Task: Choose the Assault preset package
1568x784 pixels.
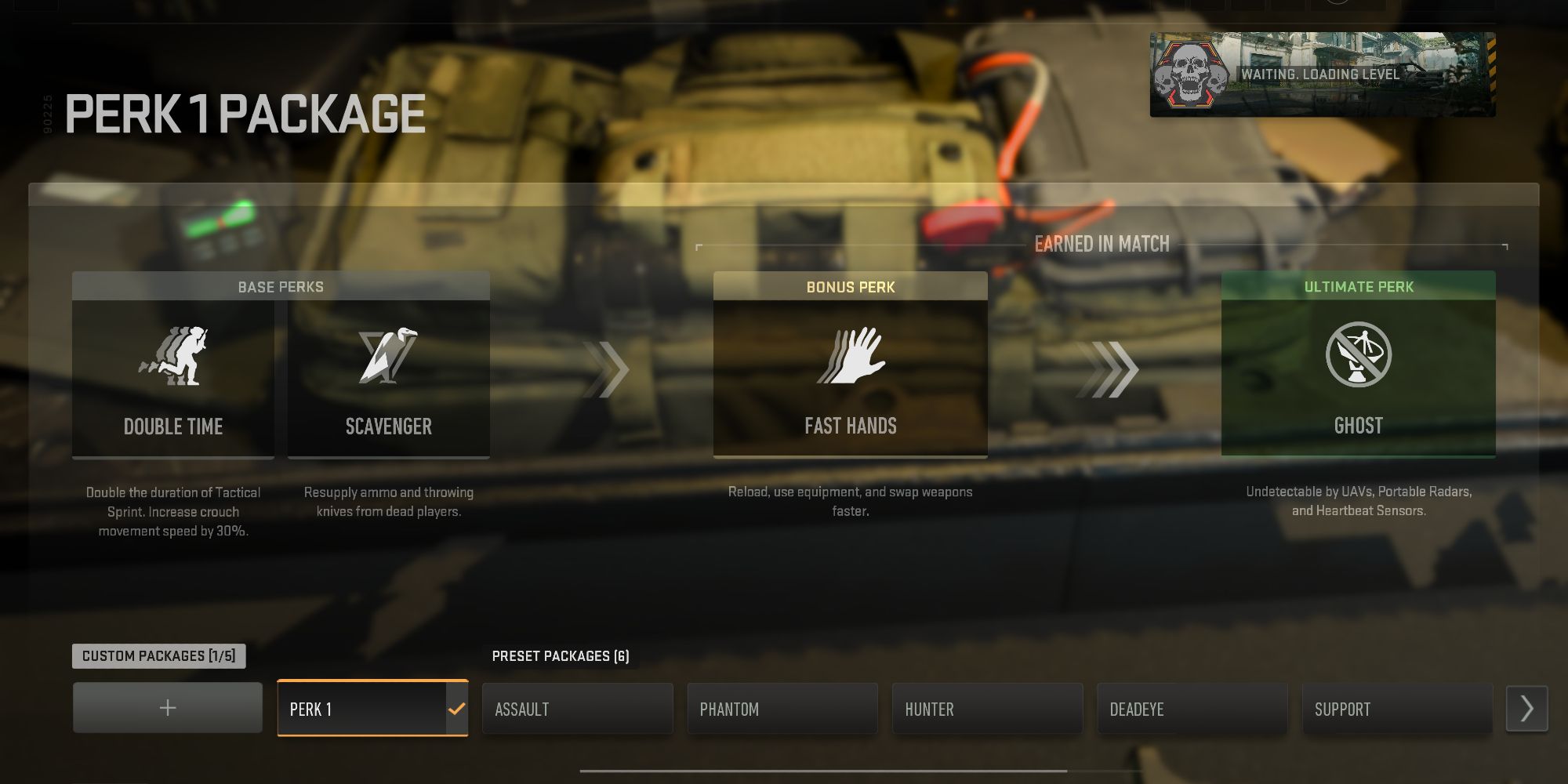Action: pyautogui.click(x=578, y=709)
